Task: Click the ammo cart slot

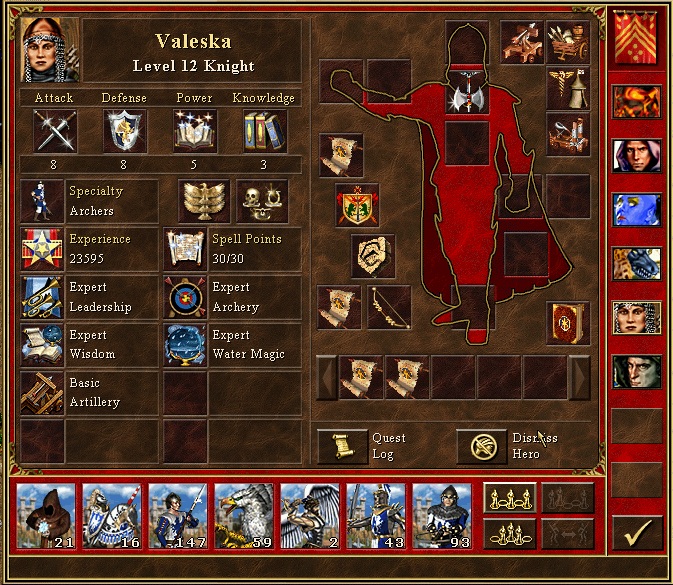Action: 568,41
